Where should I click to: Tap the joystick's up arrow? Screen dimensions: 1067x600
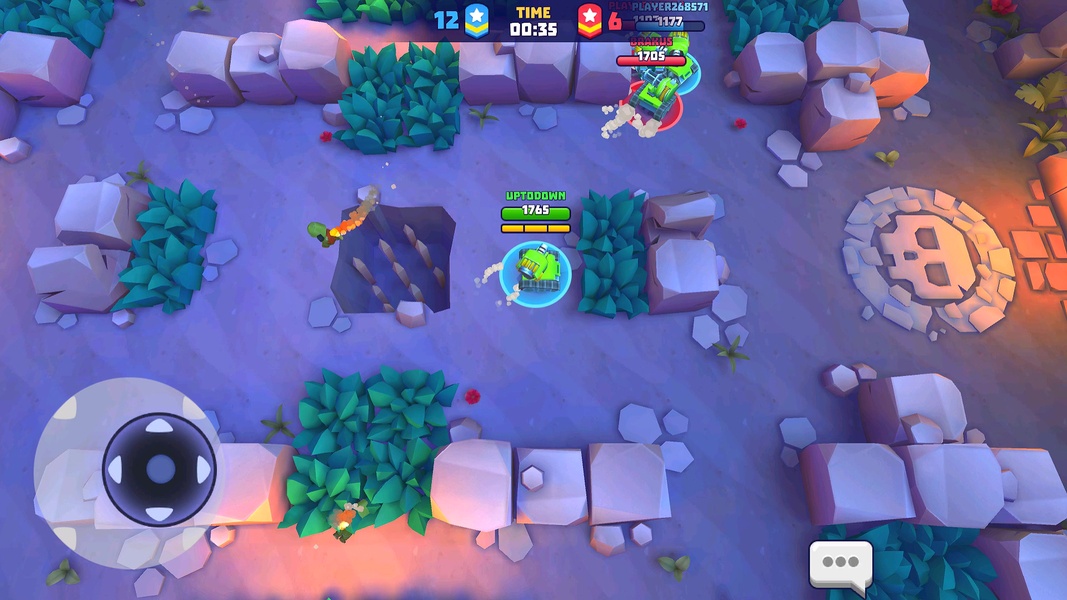pos(160,427)
